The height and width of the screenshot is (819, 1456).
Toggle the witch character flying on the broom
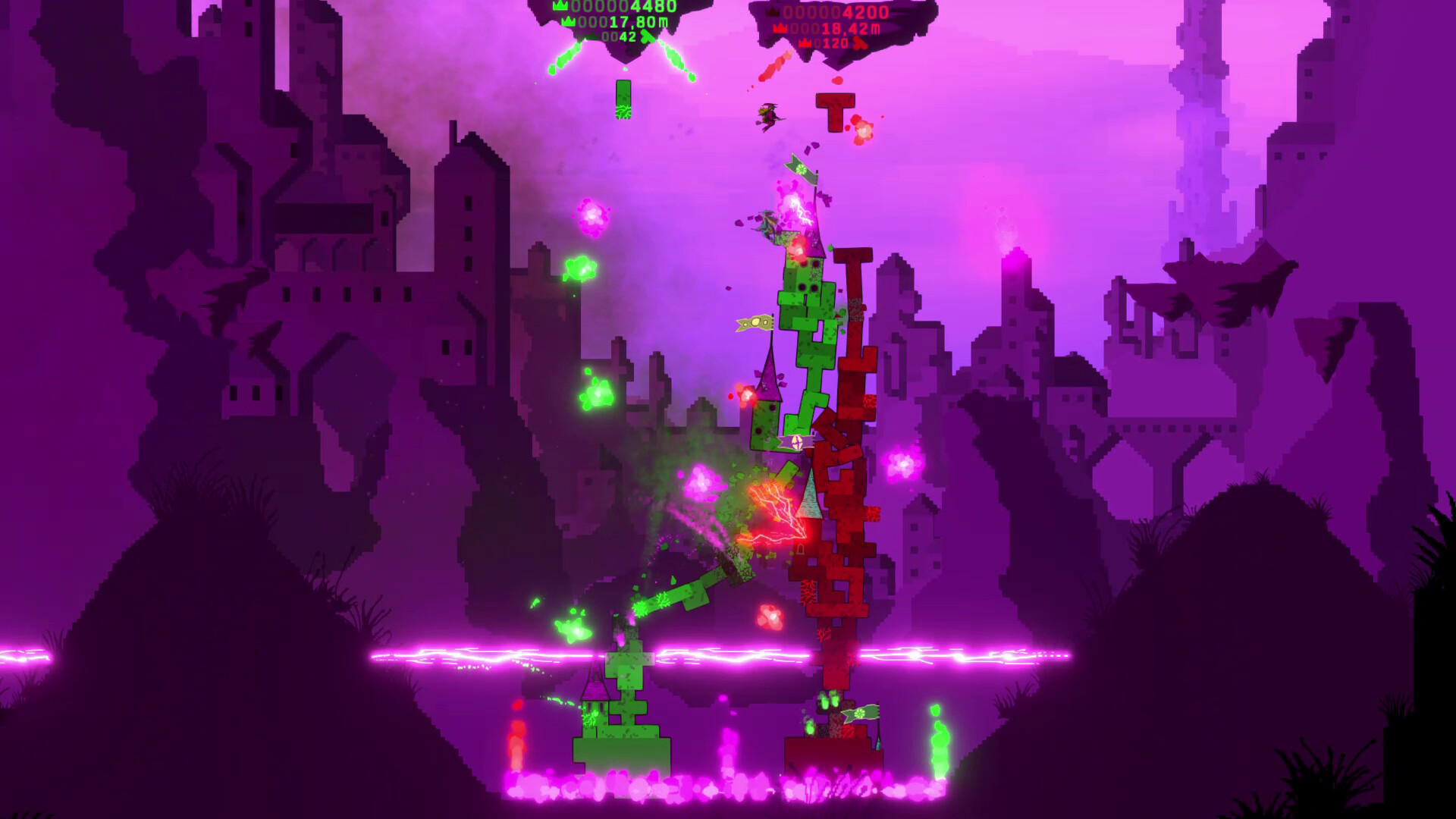pos(770,114)
